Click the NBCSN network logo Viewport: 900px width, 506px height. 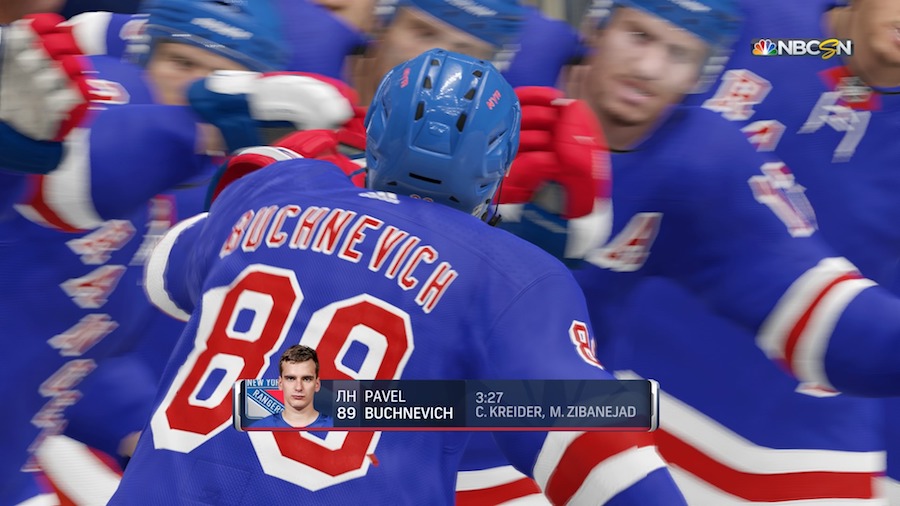(802, 48)
